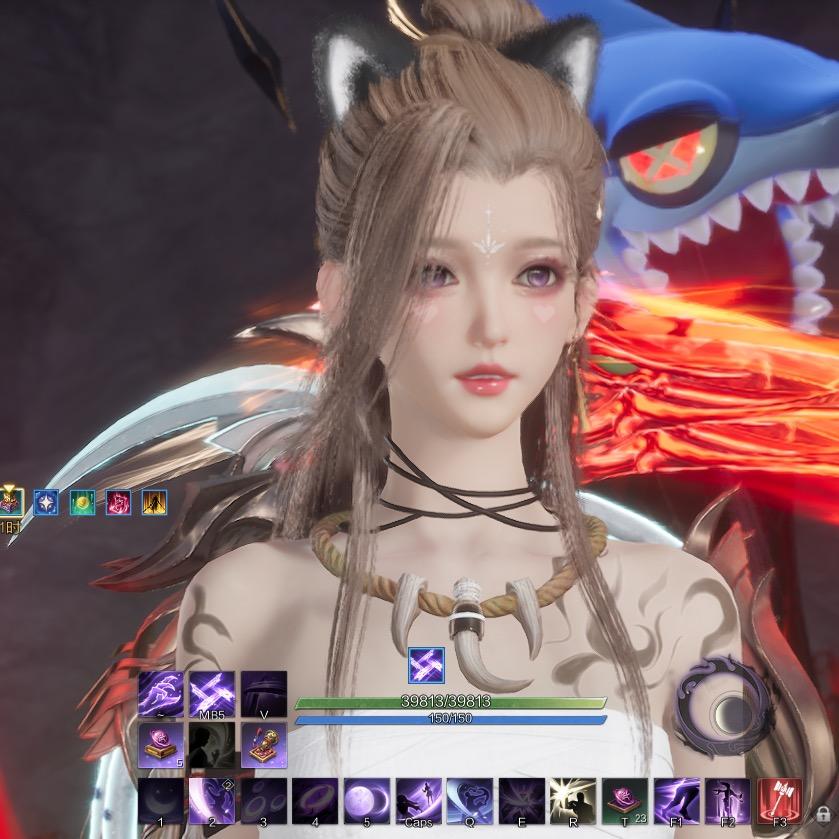The image size is (839, 839).
Task: Select the golden warrior silhouette buff icon
Action: coord(154,502)
